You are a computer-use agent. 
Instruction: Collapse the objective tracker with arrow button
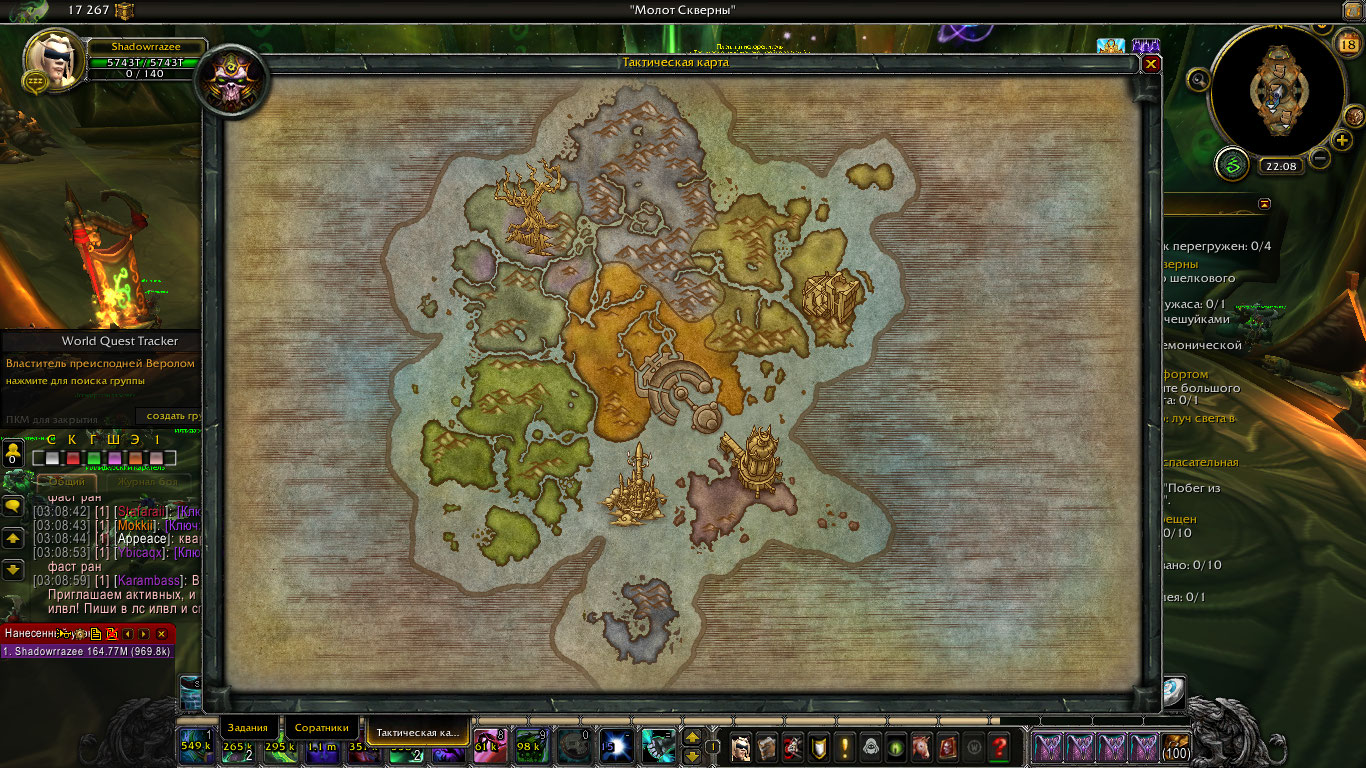1264,203
